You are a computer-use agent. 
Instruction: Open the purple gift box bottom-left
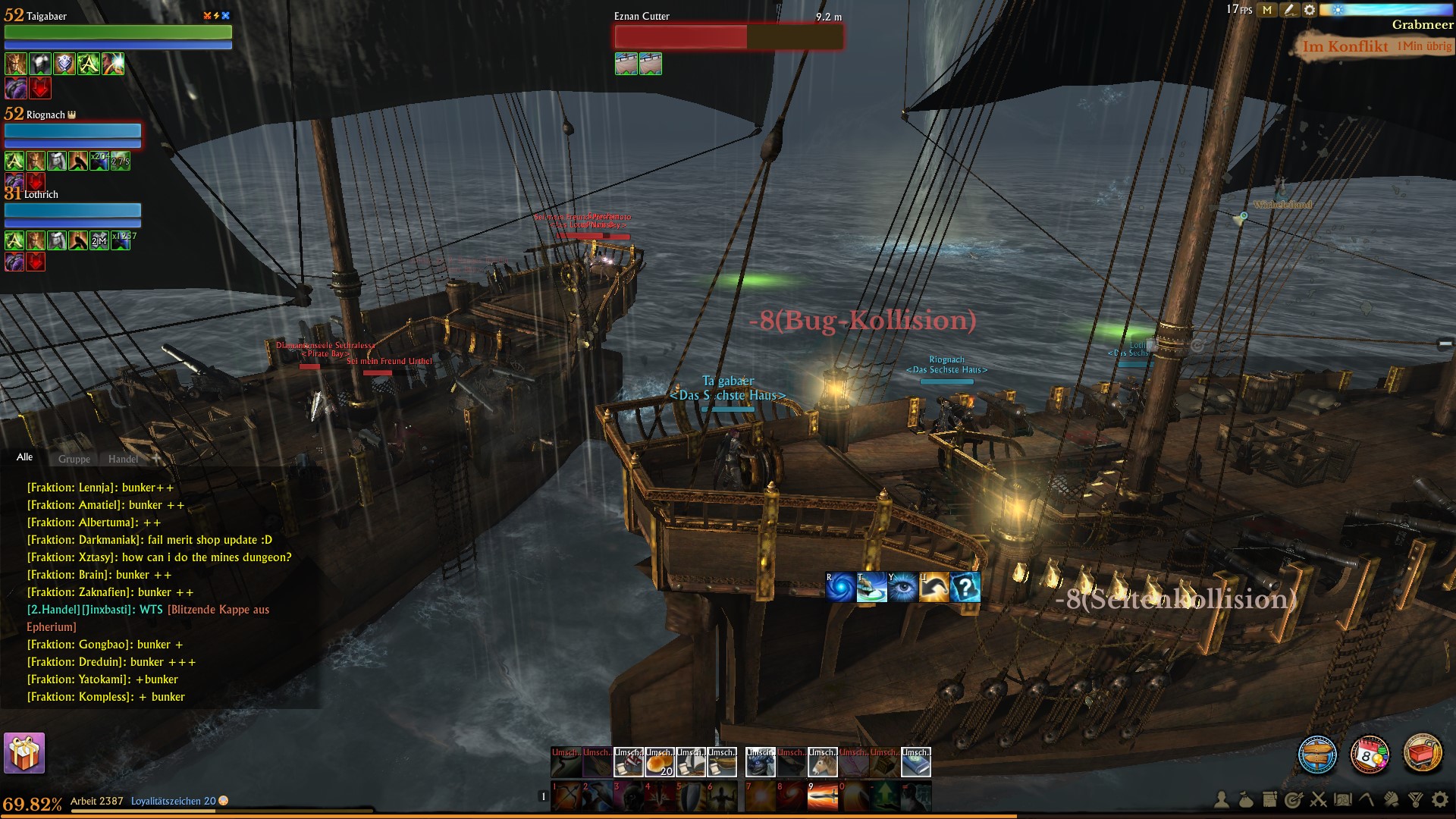click(x=23, y=753)
